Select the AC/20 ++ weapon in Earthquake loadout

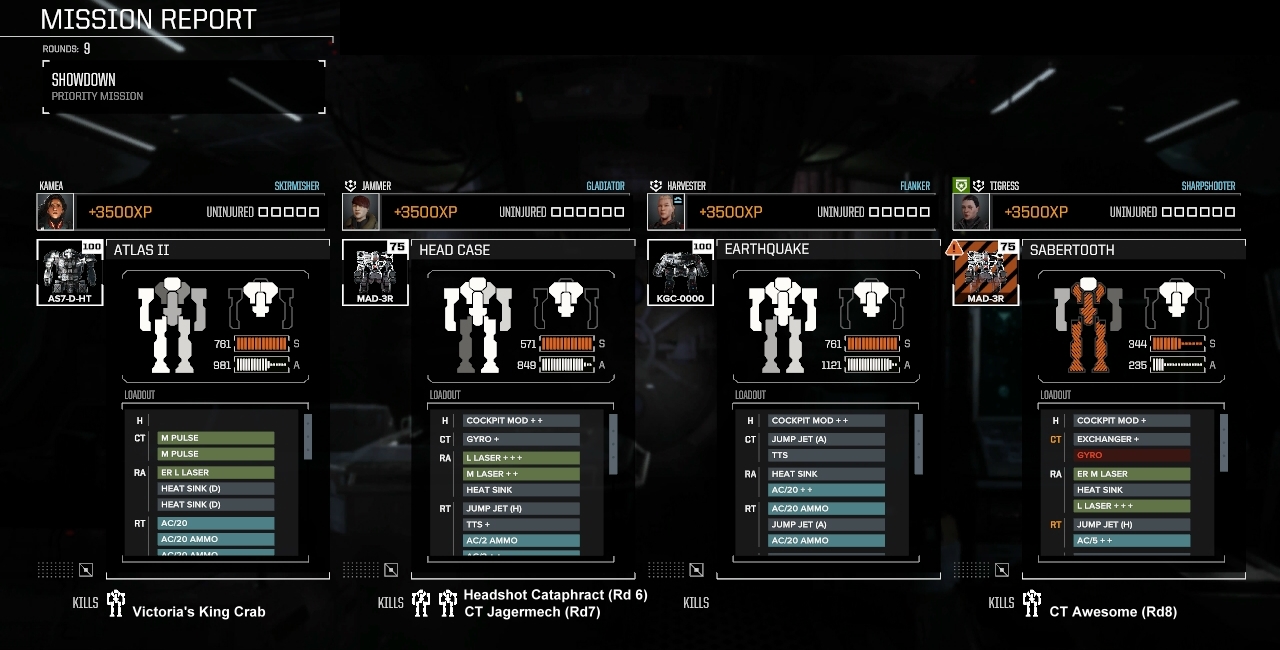[825, 490]
